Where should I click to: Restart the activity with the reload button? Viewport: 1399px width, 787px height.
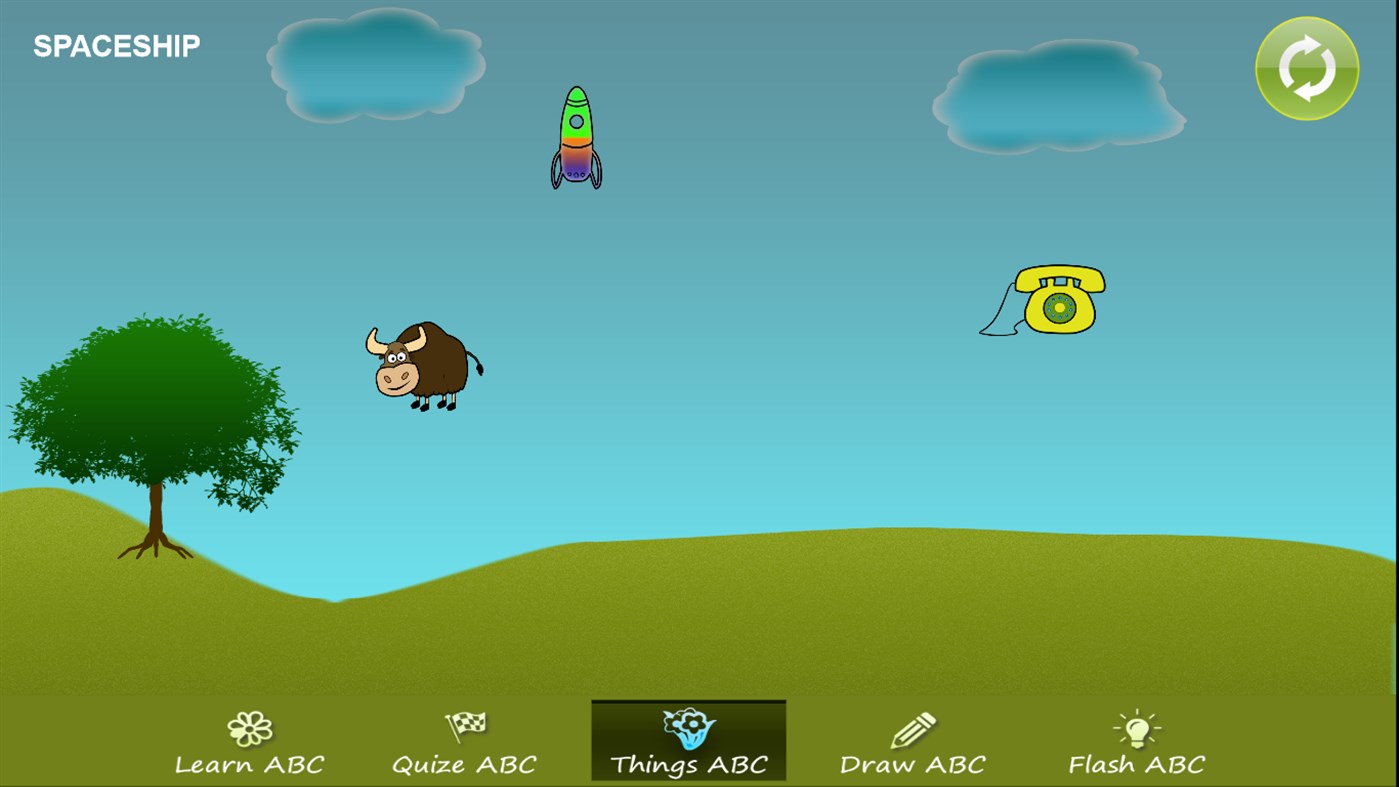(x=1306, y=68)
